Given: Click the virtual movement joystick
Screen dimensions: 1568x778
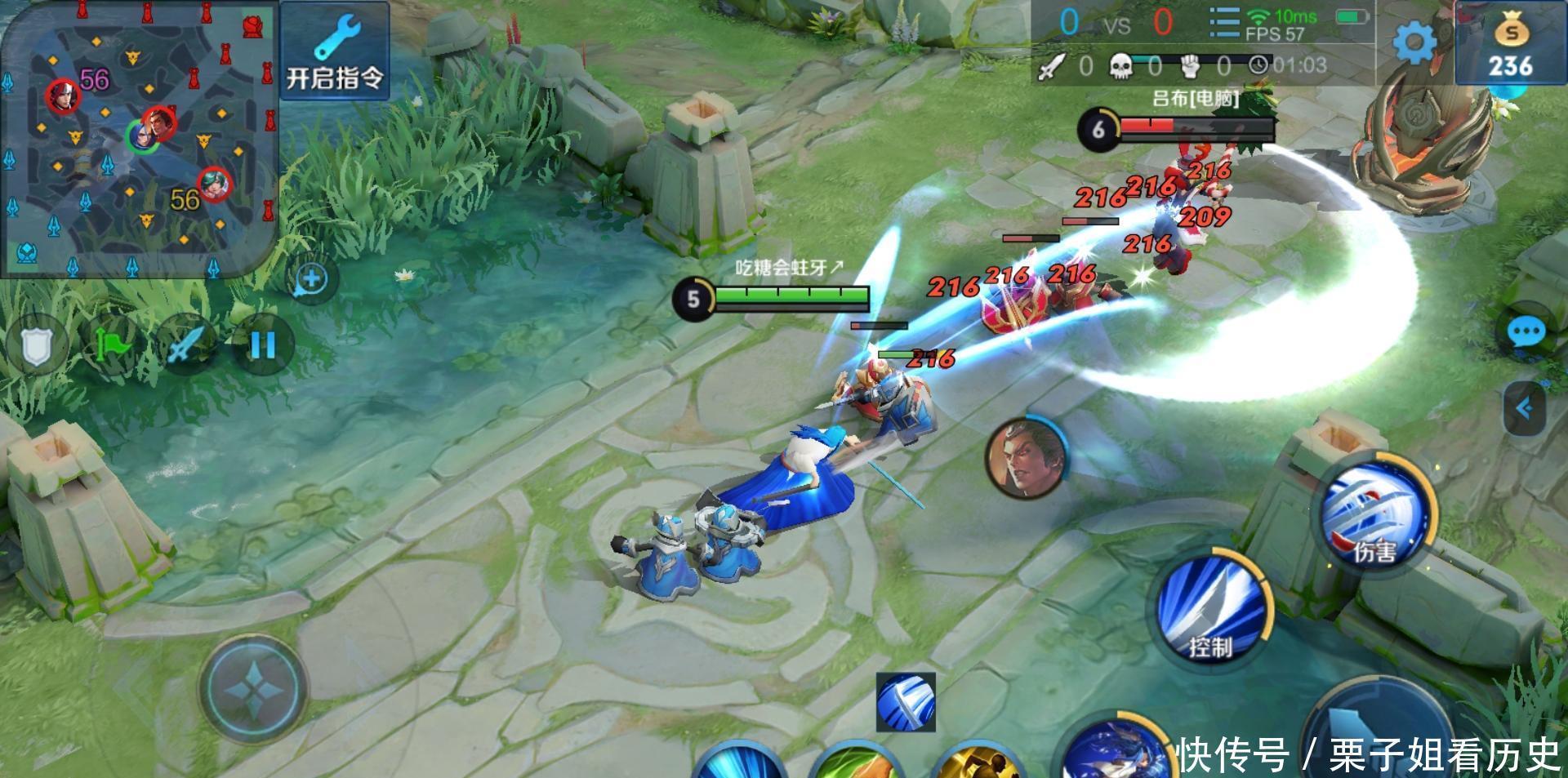Looking at the screenshot, I should pyautogui.click(x=255, y=687).
